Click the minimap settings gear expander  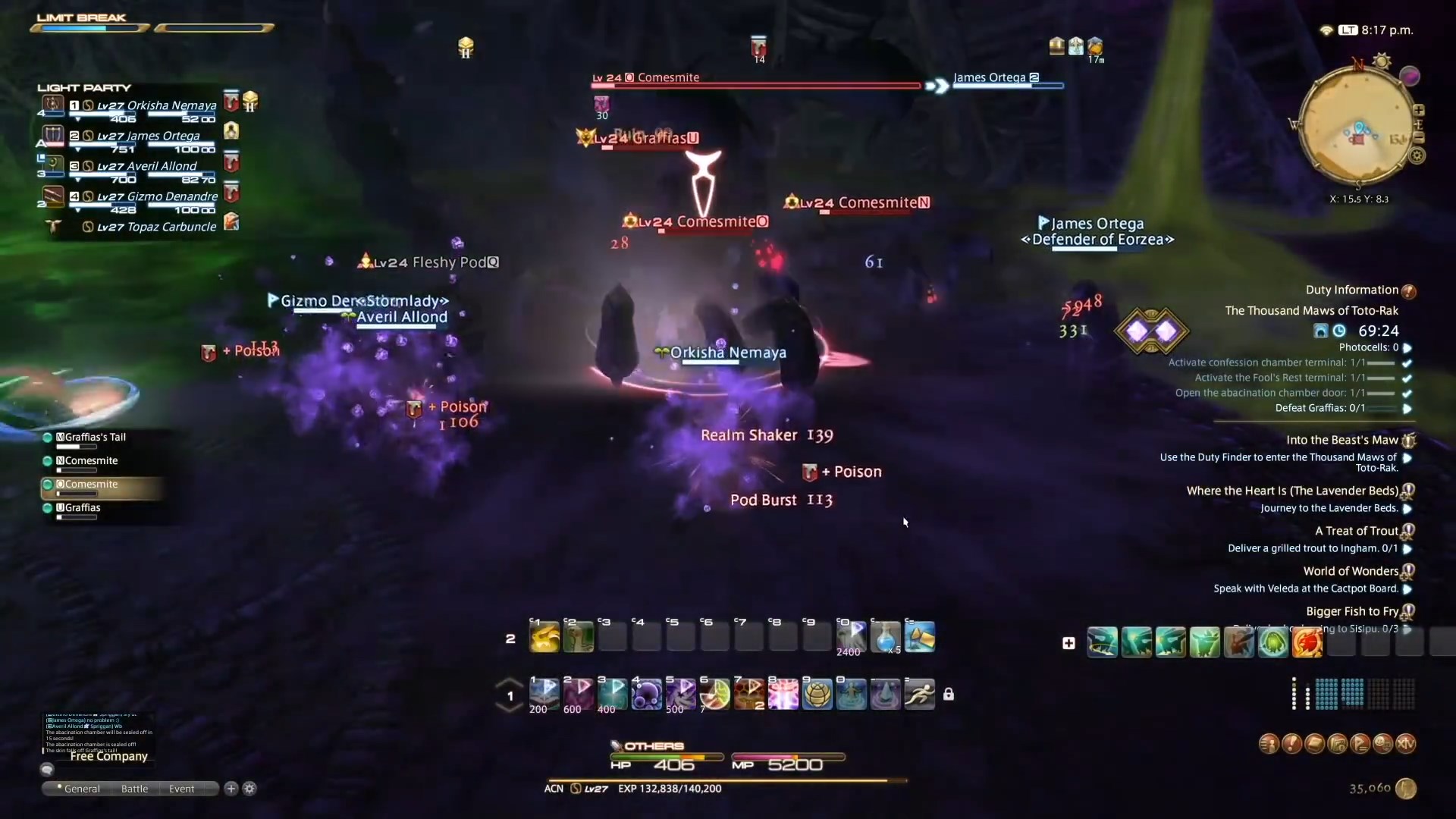[1417, 155]
